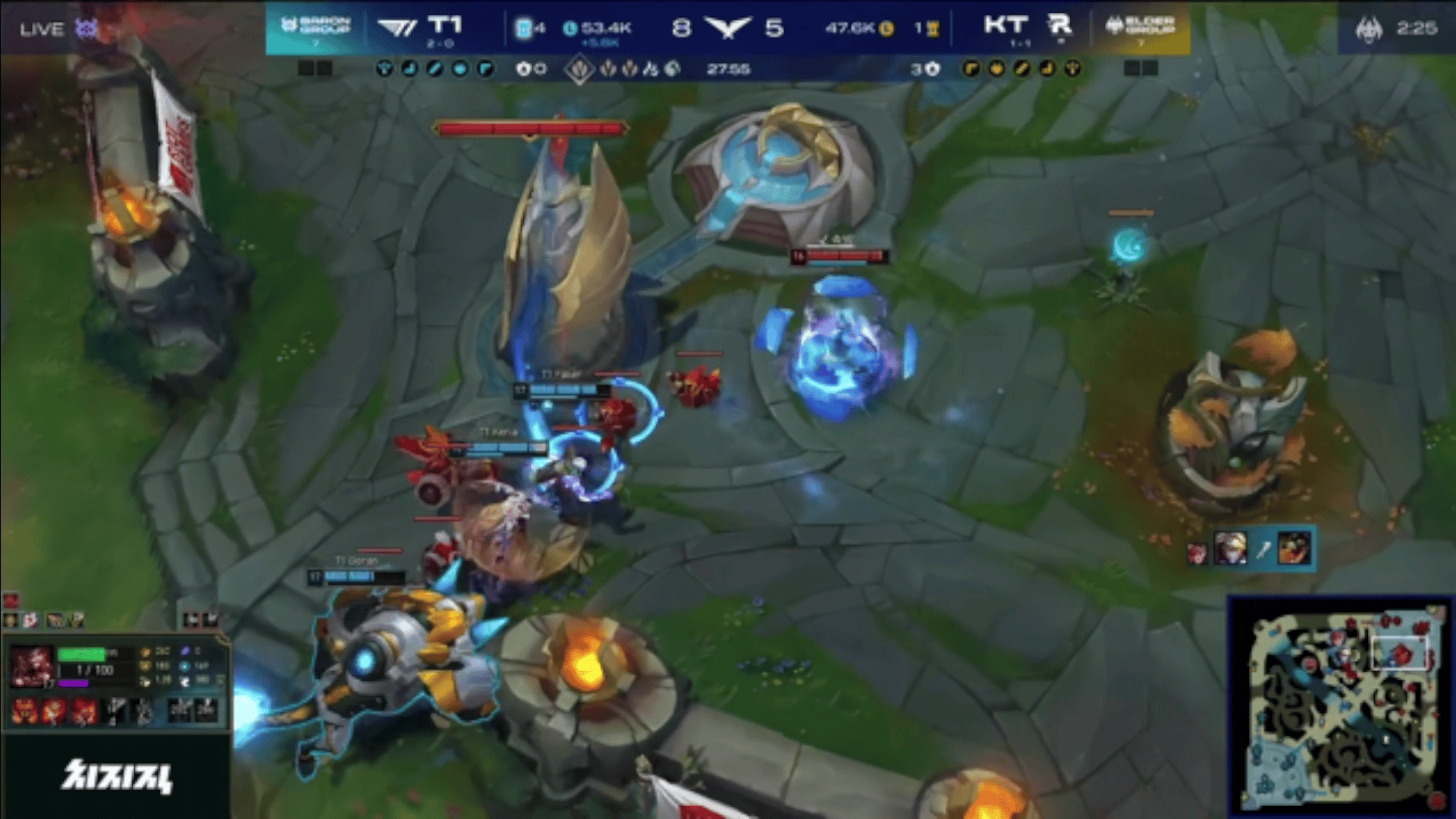Open the Chzzk logo overlay
This screenshot has width=1456, height=819.
[x=117, y=776]
